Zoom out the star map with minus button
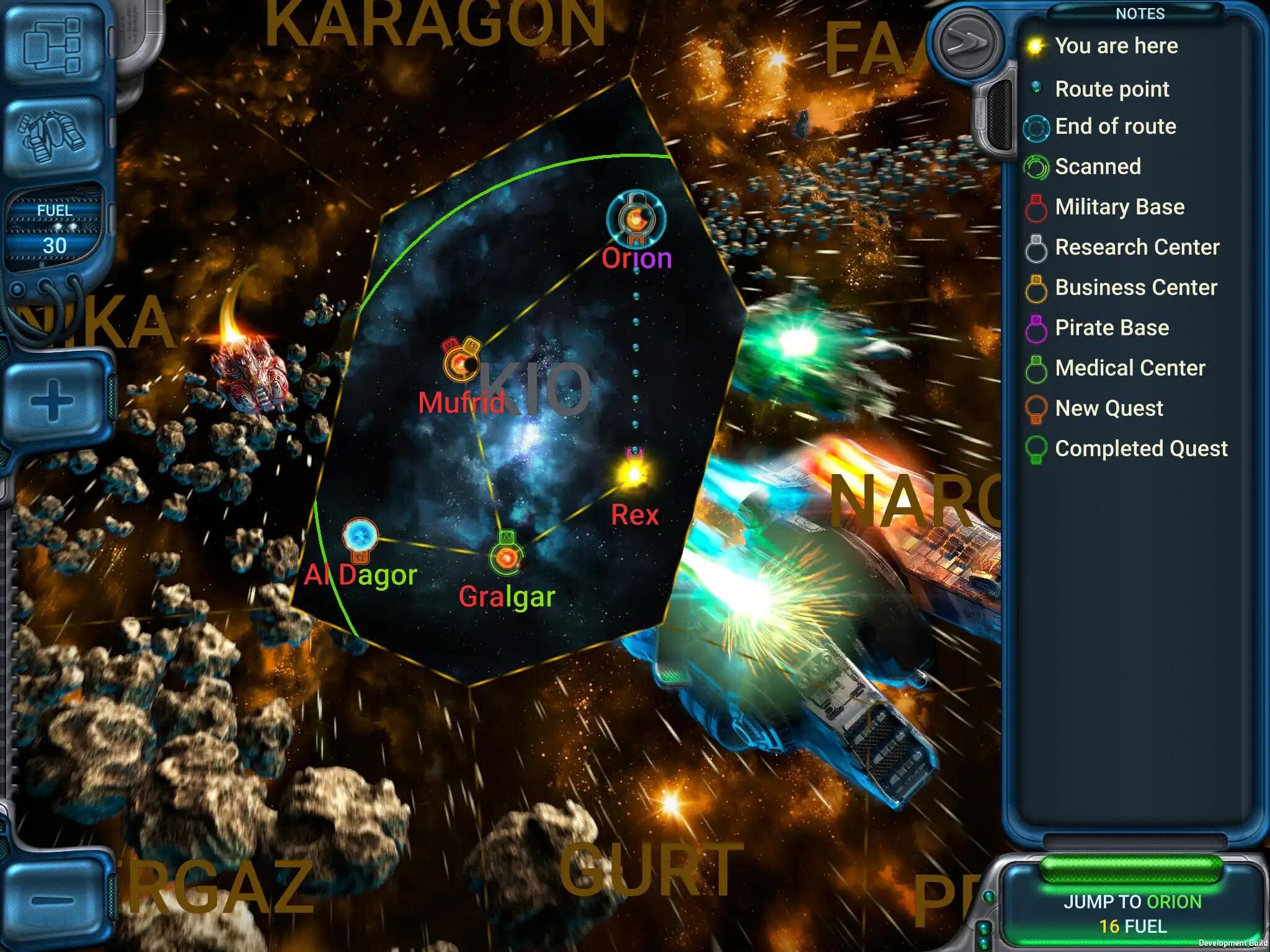The height and width of the screenshot is (952, 1270). [53, 899]
